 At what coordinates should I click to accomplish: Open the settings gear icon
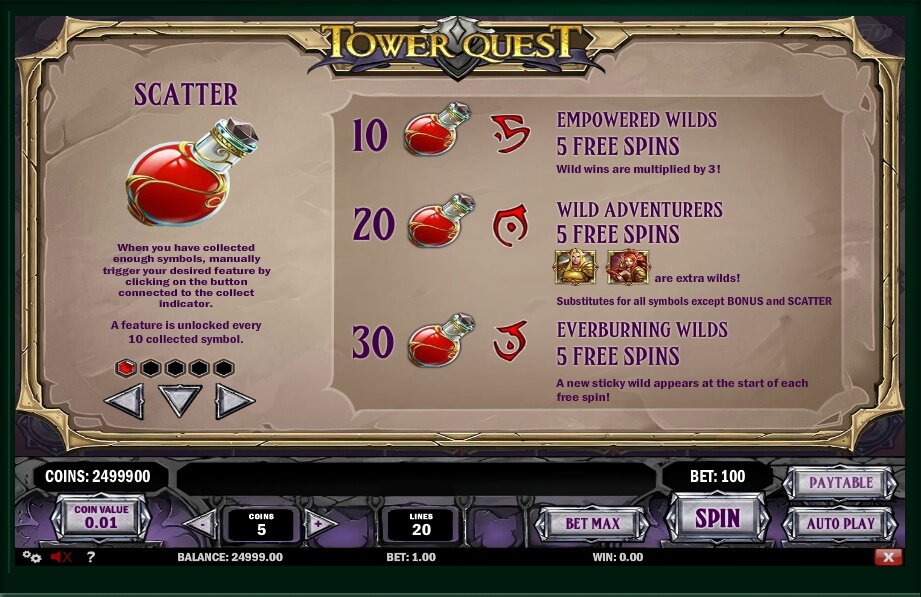click(32, 557)
